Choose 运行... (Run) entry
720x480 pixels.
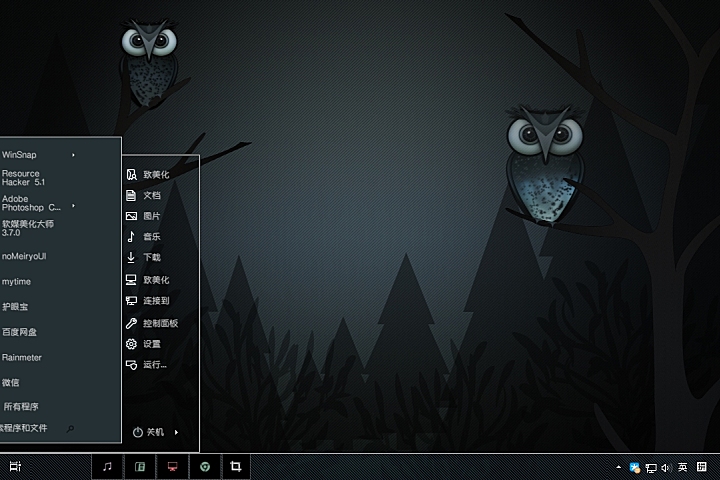[x=154, y=365]
